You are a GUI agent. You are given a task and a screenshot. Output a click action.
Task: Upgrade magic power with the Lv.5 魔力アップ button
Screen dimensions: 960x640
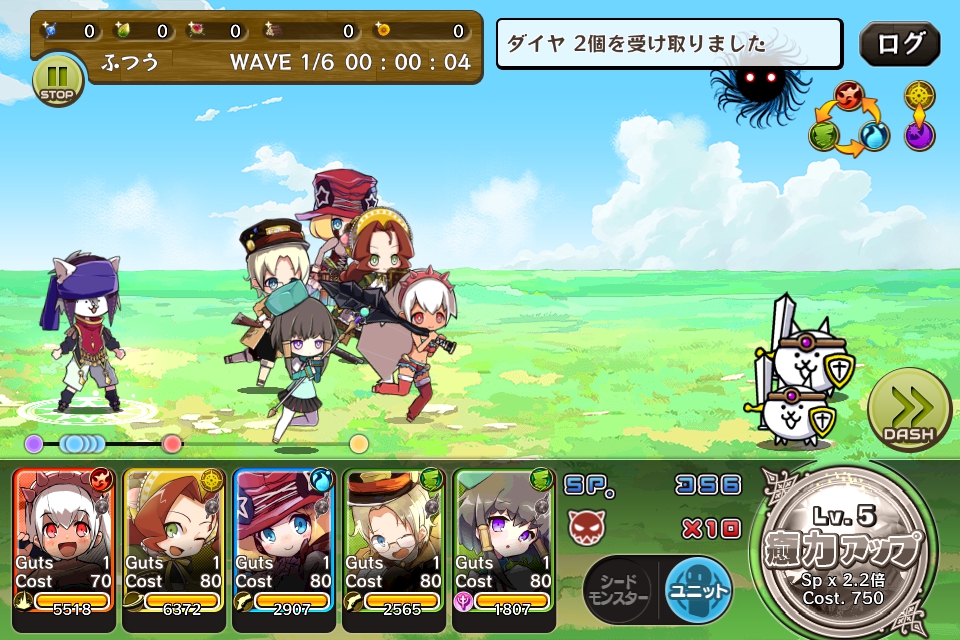(849, 550)
